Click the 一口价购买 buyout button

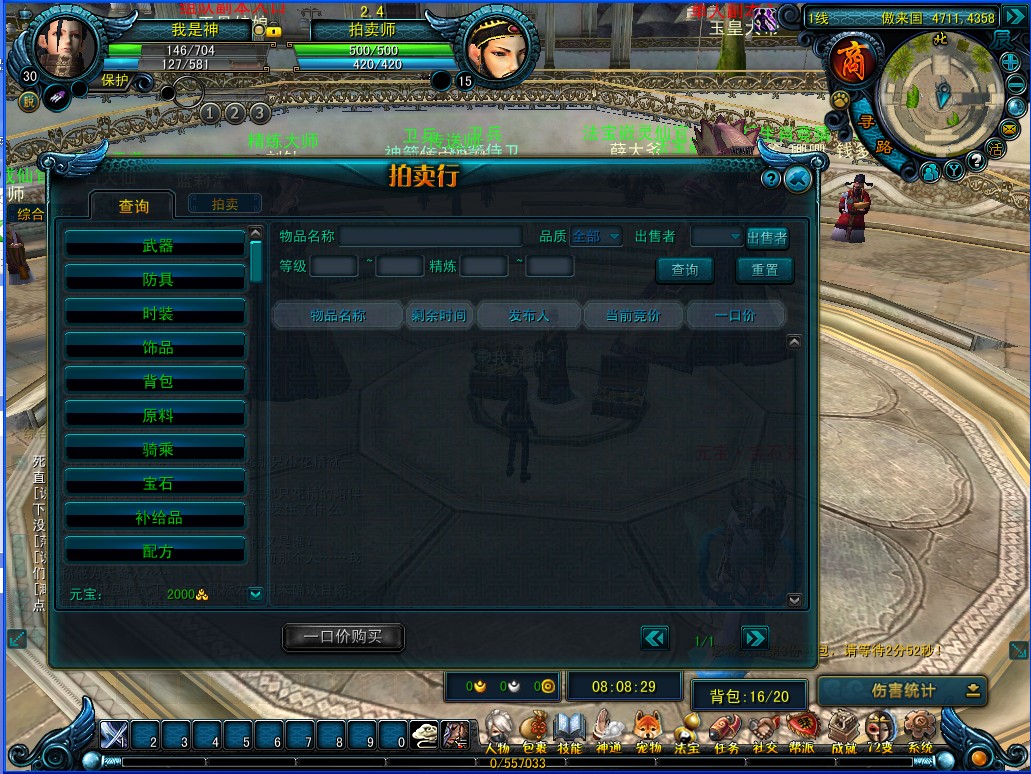click(x=343, y=636)
